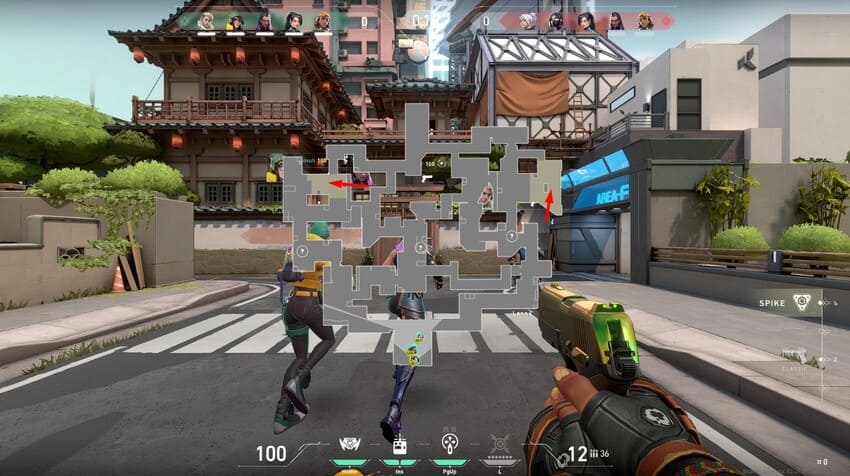Choose the Classic pistol in the weapon list

[800, 356]
